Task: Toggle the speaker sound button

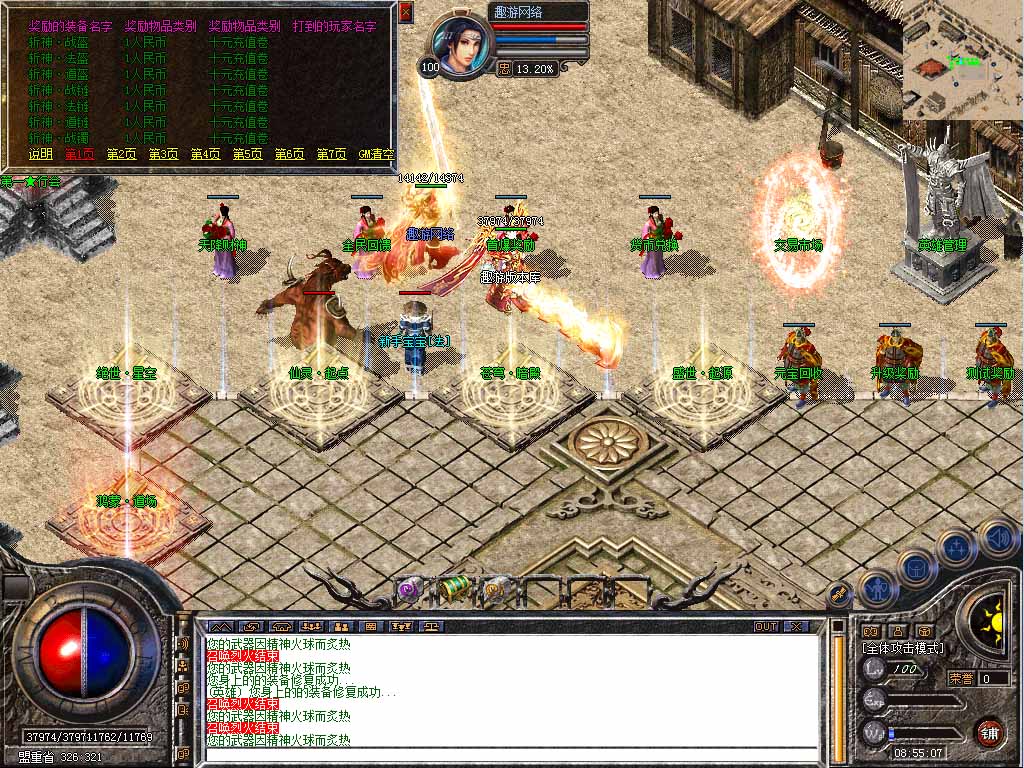Action: coord(997,538)
